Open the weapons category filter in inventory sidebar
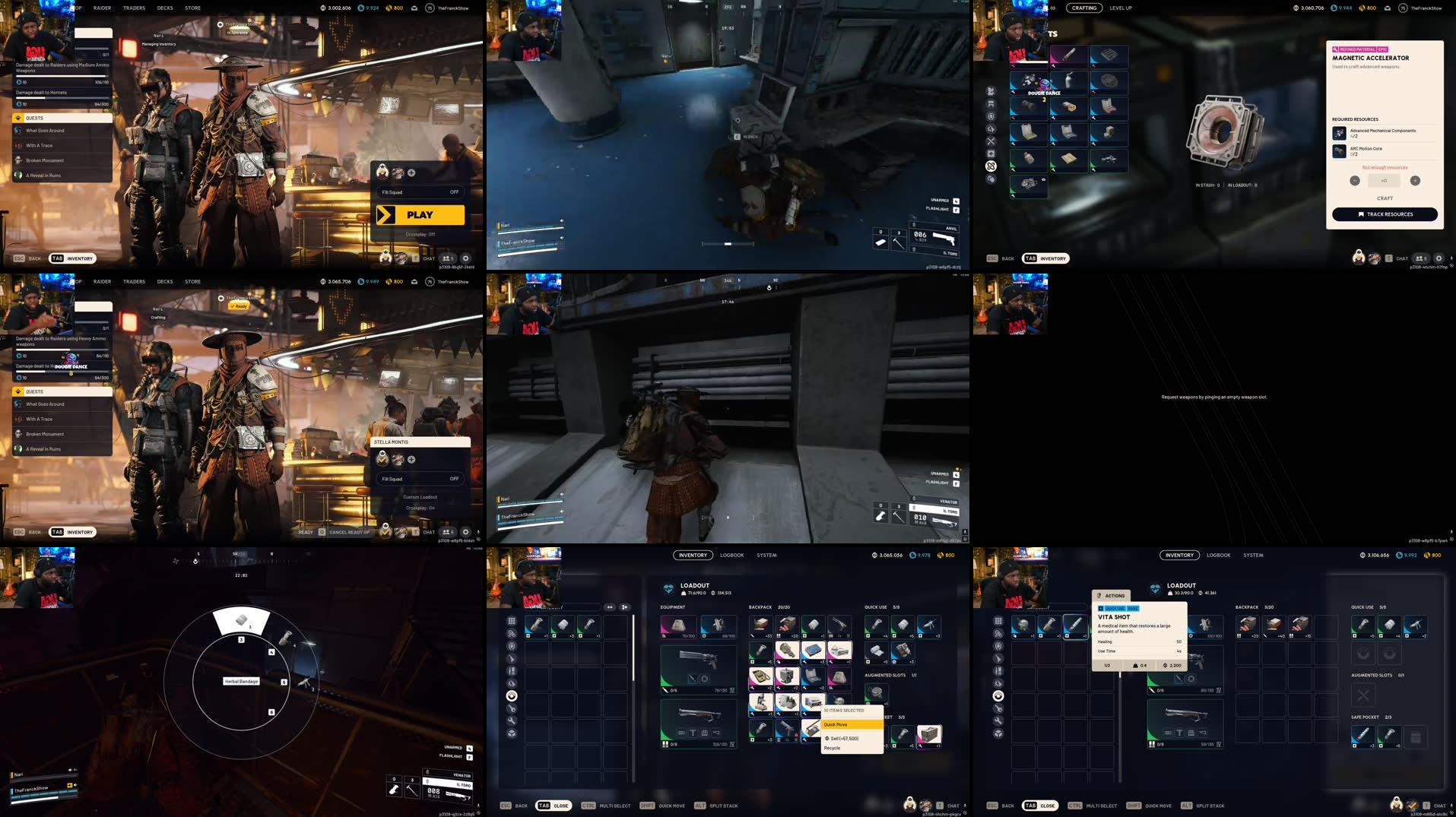Image resolution: width=1456 pixels, height=817 pixels. 511,657
